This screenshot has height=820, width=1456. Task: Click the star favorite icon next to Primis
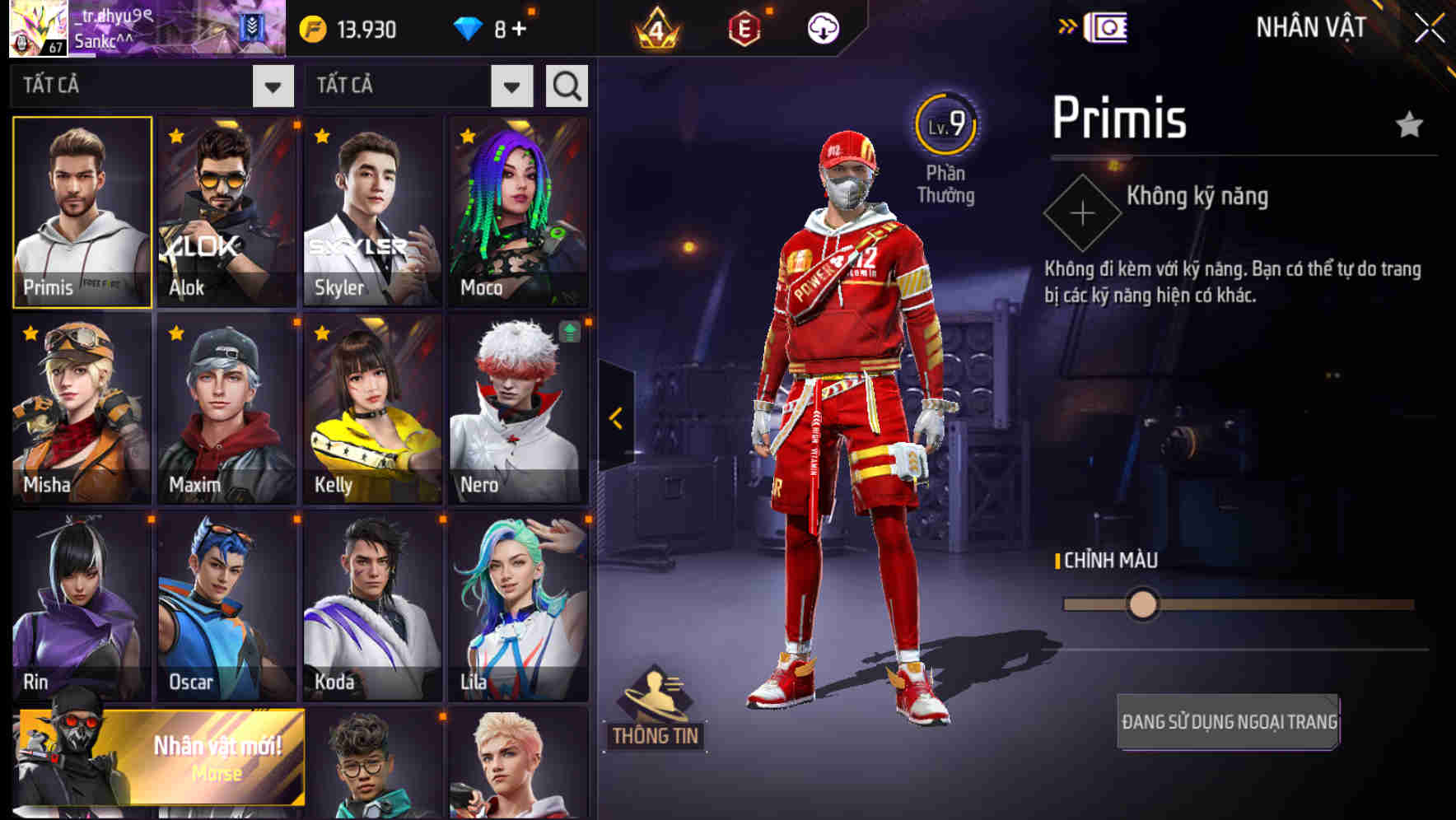click(1409, 123)
